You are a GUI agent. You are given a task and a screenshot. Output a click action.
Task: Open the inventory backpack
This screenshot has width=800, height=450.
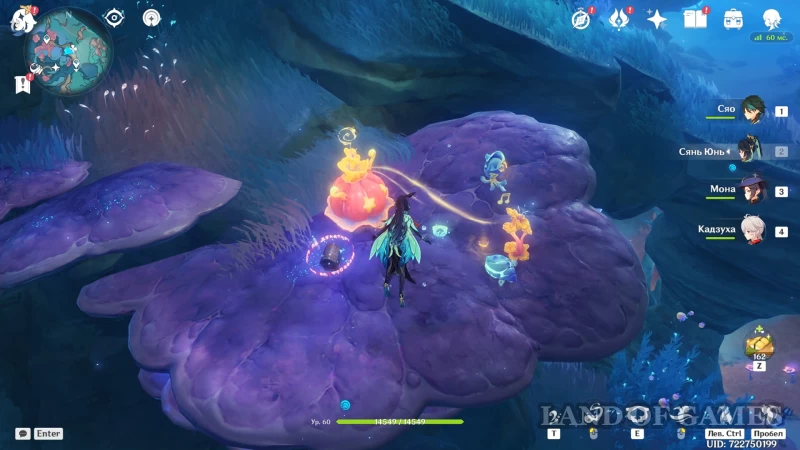(x=733, y=19)
